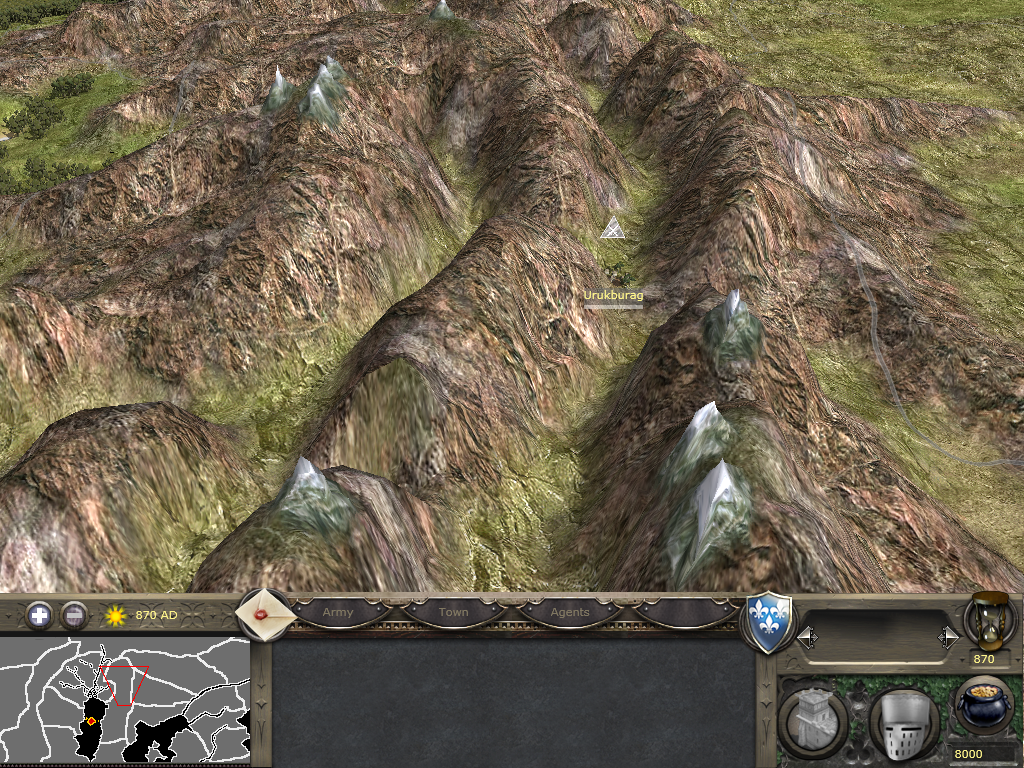Select next item with the right arrow

point(947,636)
